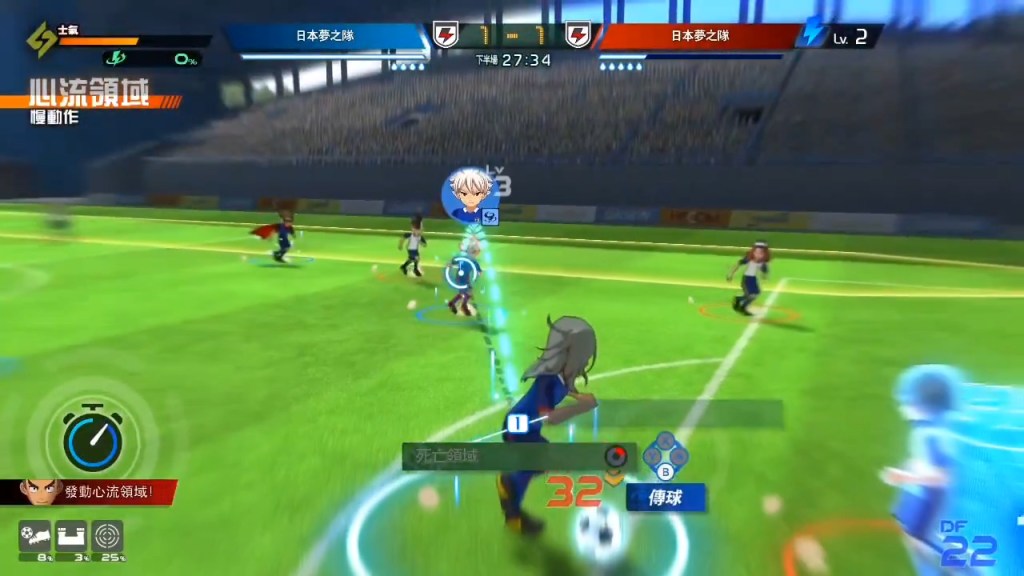
Task: Select the red team's shield emblem
Action: 578,37
